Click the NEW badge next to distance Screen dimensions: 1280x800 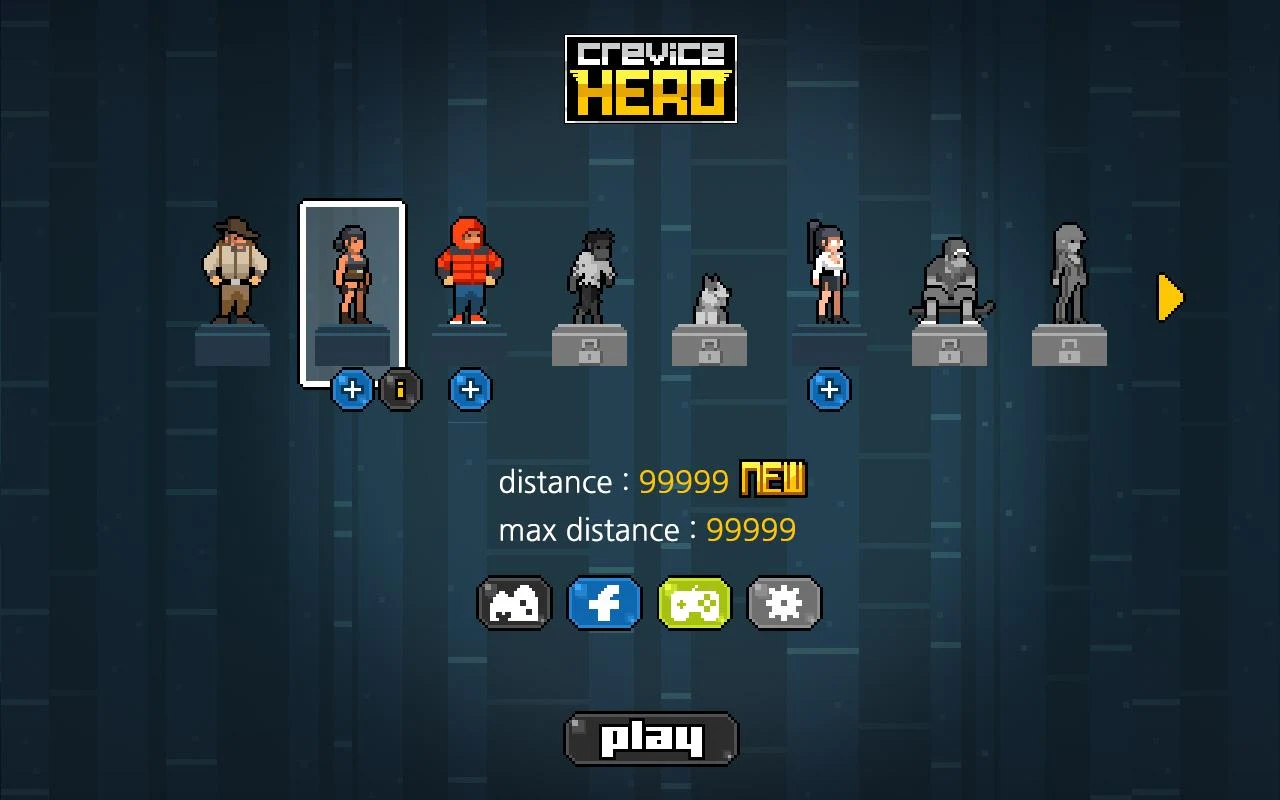point(772,480)
